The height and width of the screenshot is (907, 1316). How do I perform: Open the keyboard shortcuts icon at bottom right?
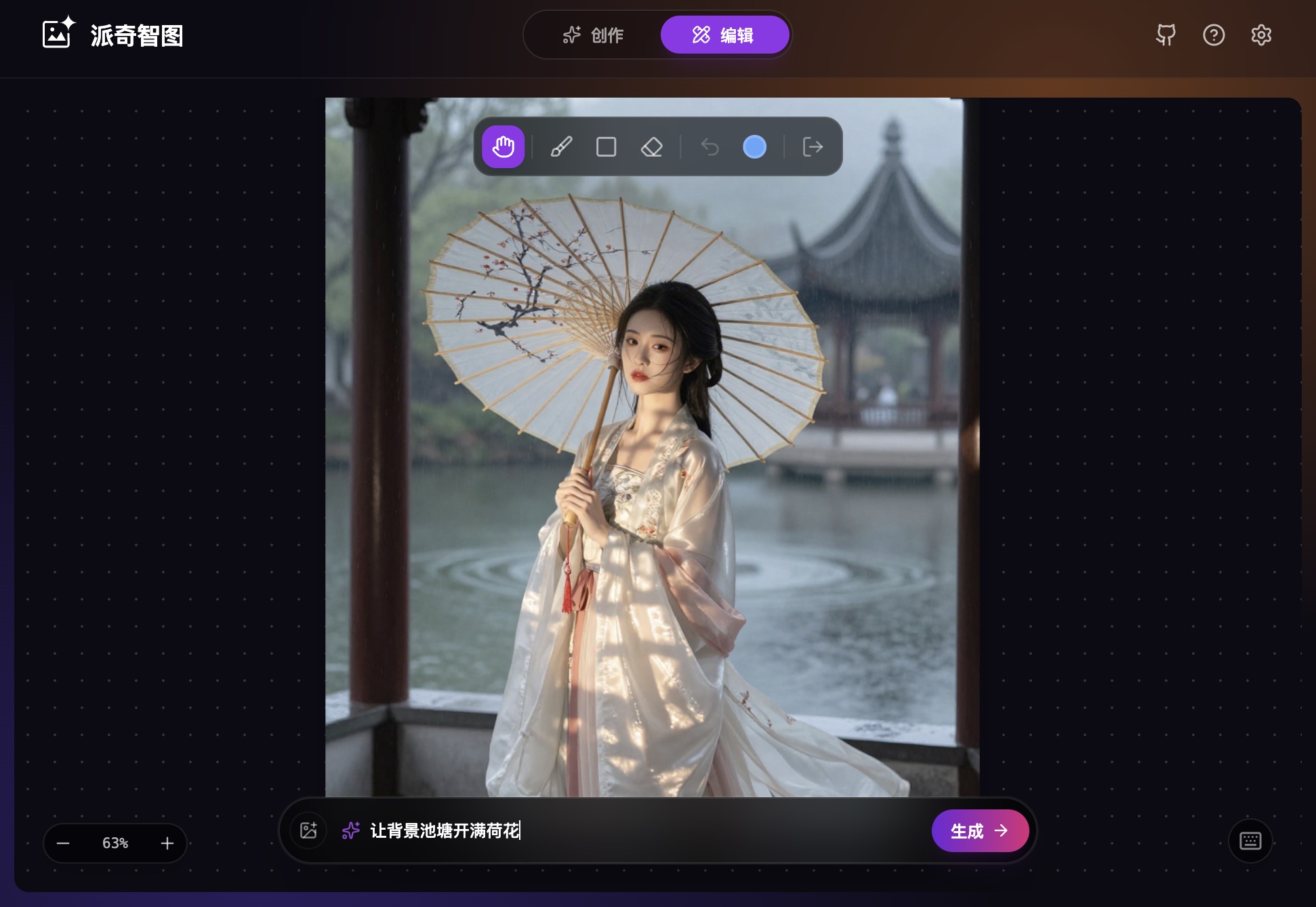point(1250,841)
